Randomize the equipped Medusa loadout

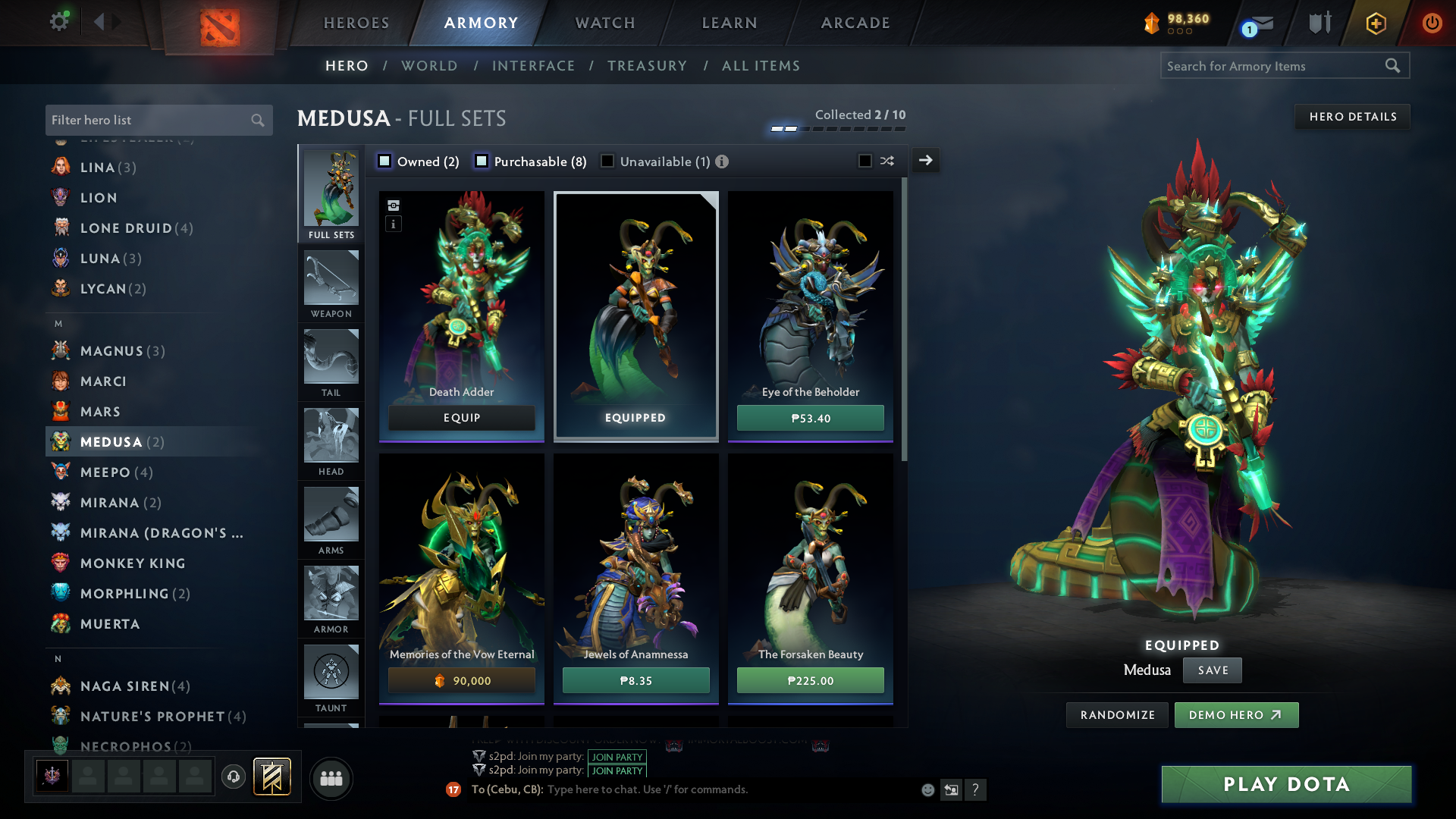pos(1117,715)
